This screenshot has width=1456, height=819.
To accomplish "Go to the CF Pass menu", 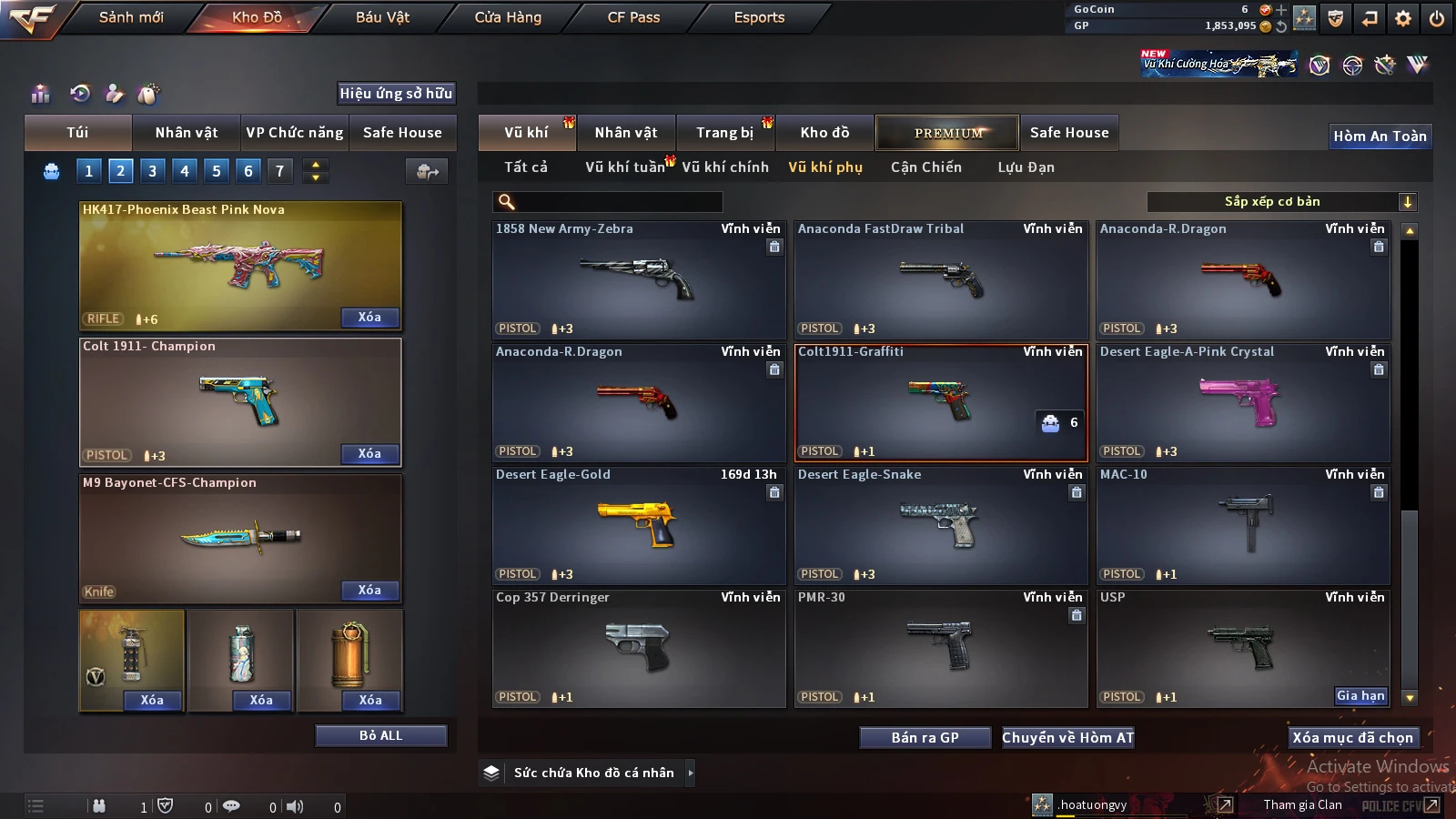I will pyautogui.click(x=633, y=17).
